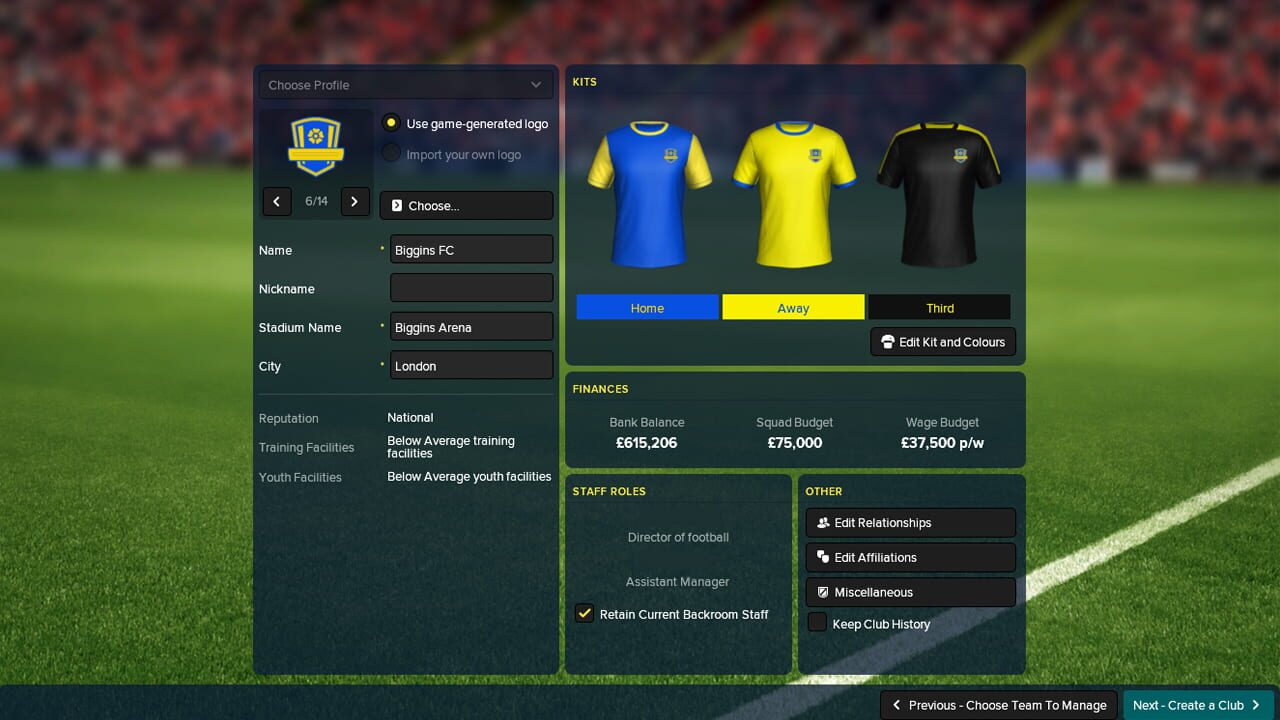Select the blue Home kit colour bar

click(647, 307)
